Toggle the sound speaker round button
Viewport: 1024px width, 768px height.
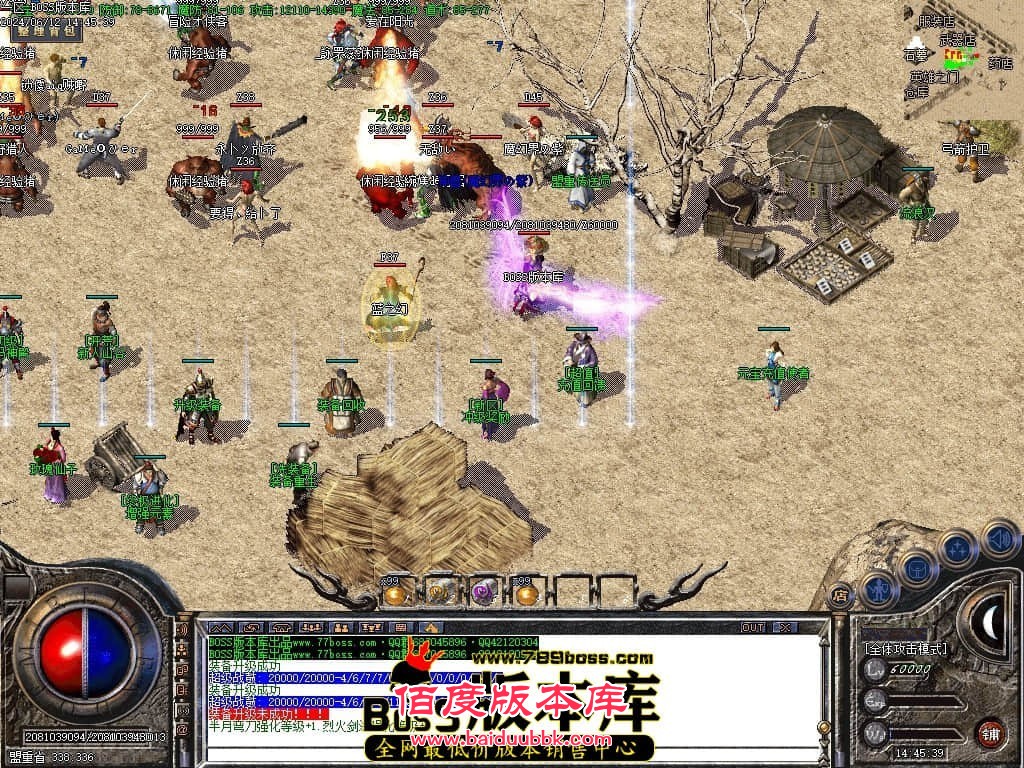tap(998, 537)
